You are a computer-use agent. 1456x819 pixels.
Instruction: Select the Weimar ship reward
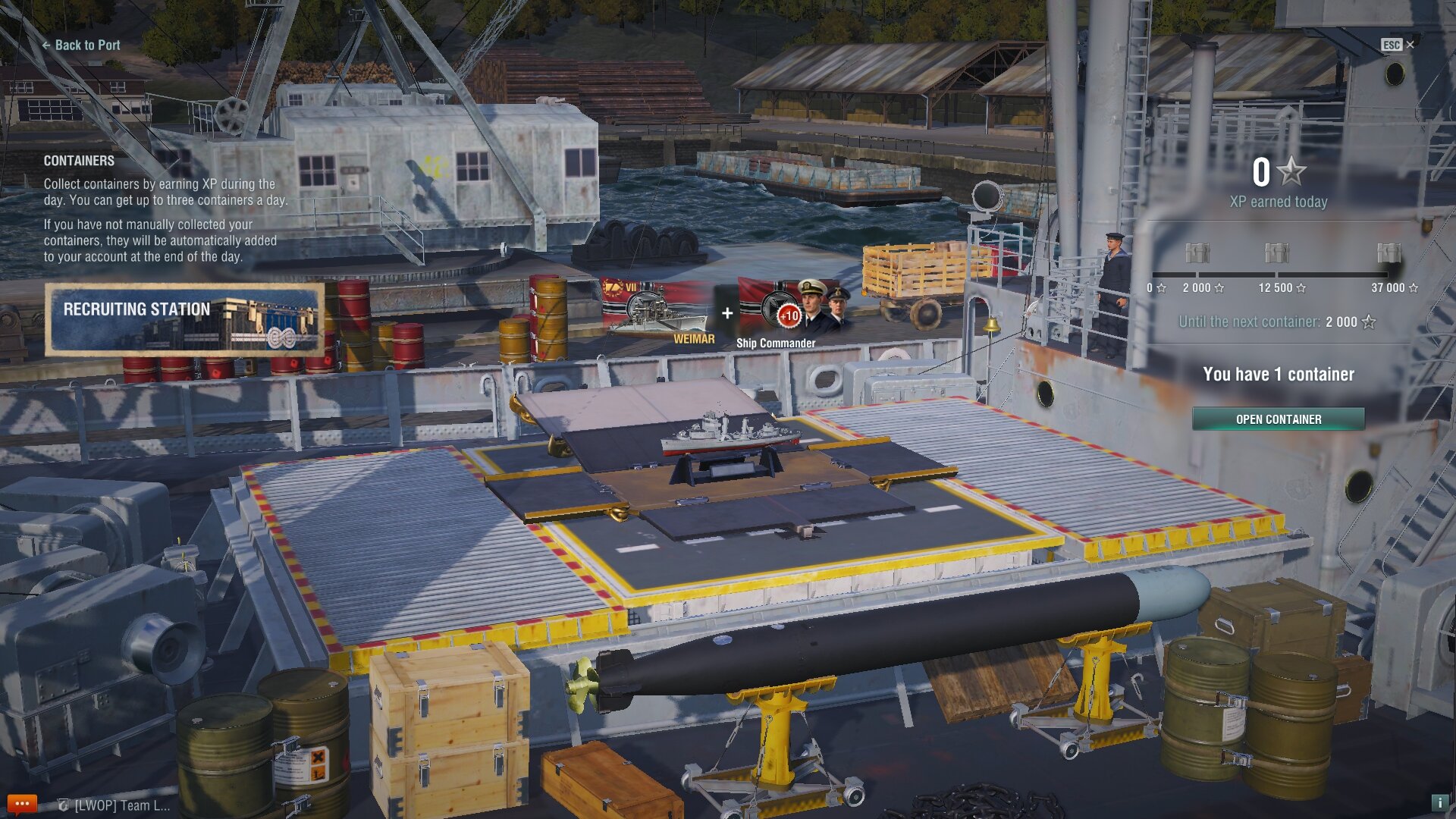pos(657,311)
